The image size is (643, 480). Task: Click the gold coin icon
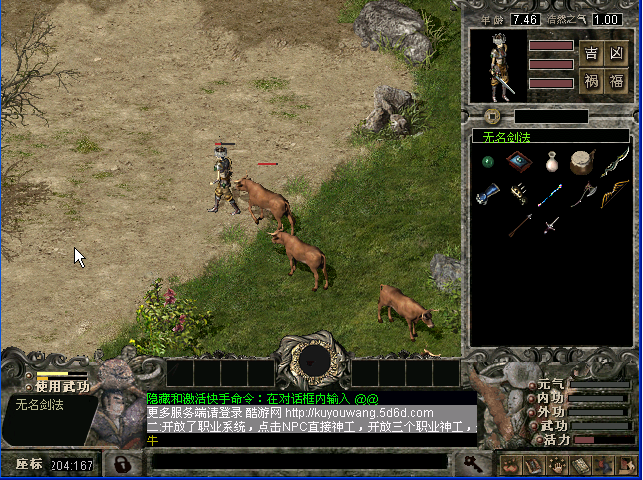[x=491, y=116]
